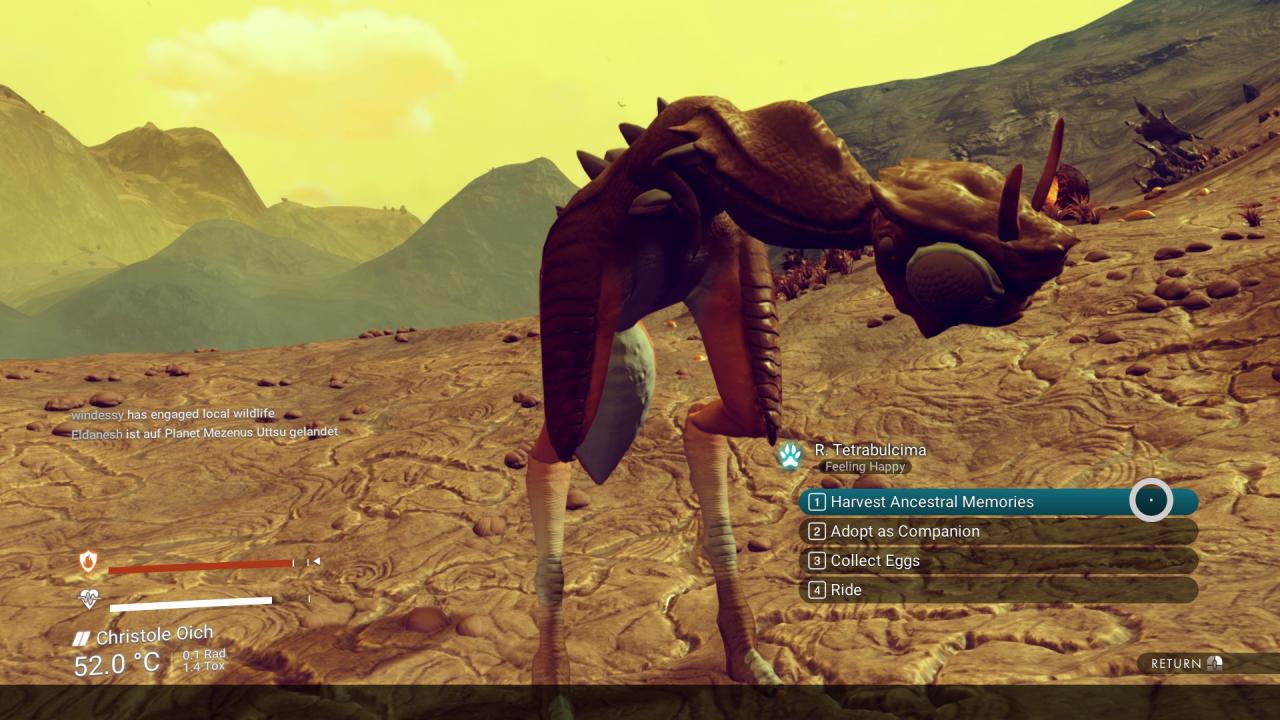Choose Harvest Ancestral Memories option
This screenshot has width=1280, height=720.
[932, 502]
